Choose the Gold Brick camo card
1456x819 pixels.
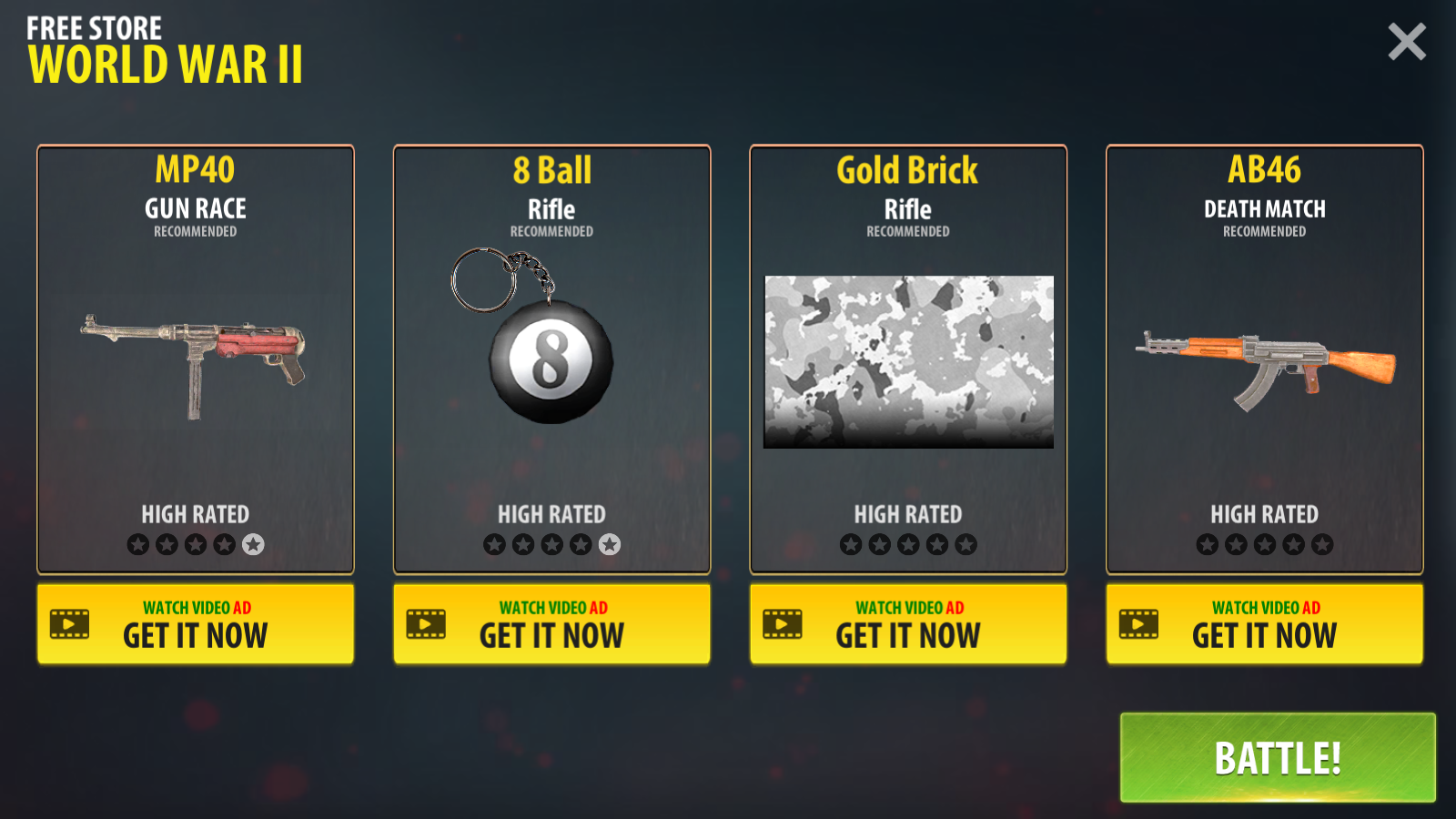(x=908, y=359)
